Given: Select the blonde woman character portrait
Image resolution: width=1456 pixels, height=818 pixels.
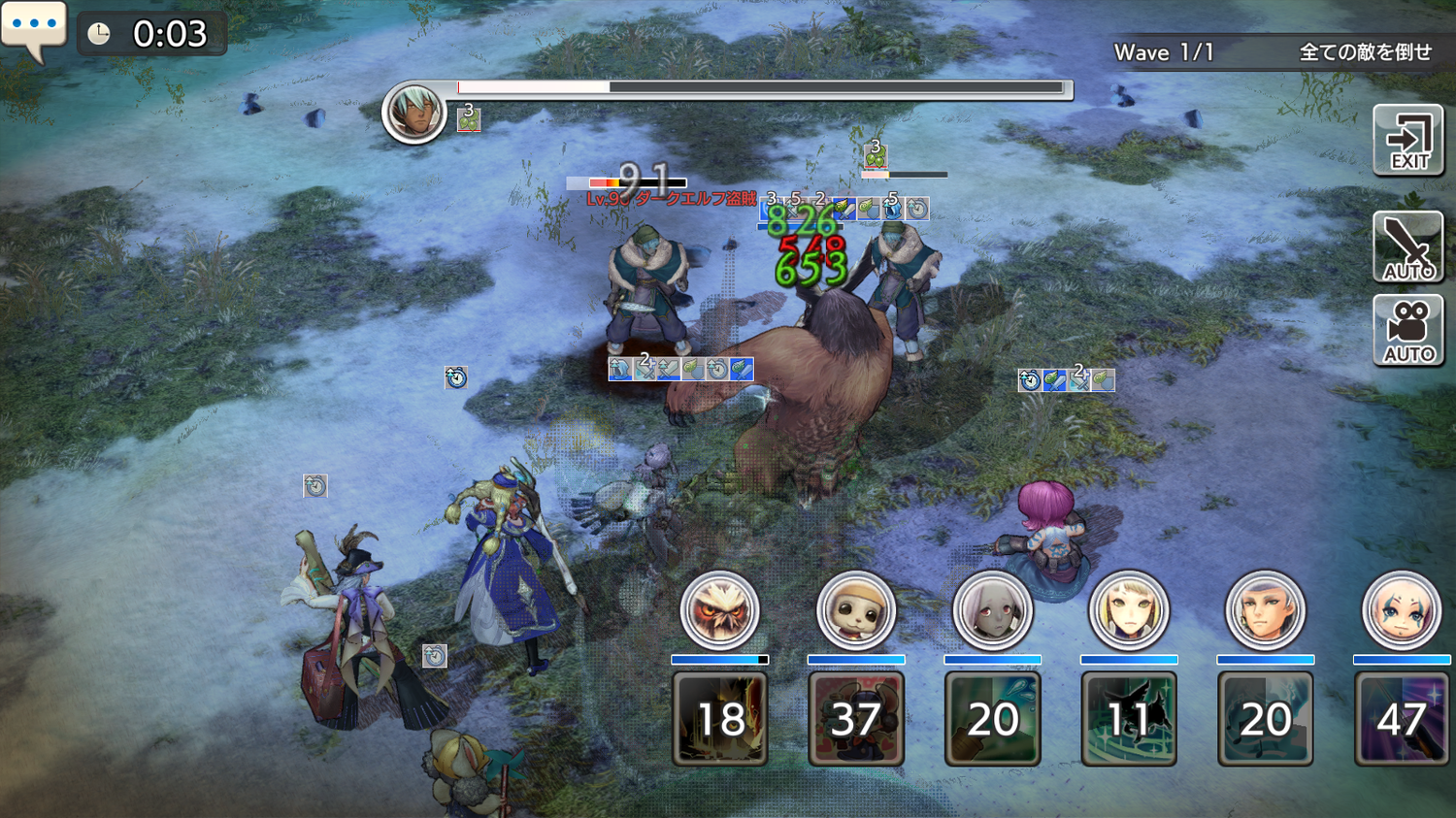Looking at the screenshot, I should click(1128, 610).
